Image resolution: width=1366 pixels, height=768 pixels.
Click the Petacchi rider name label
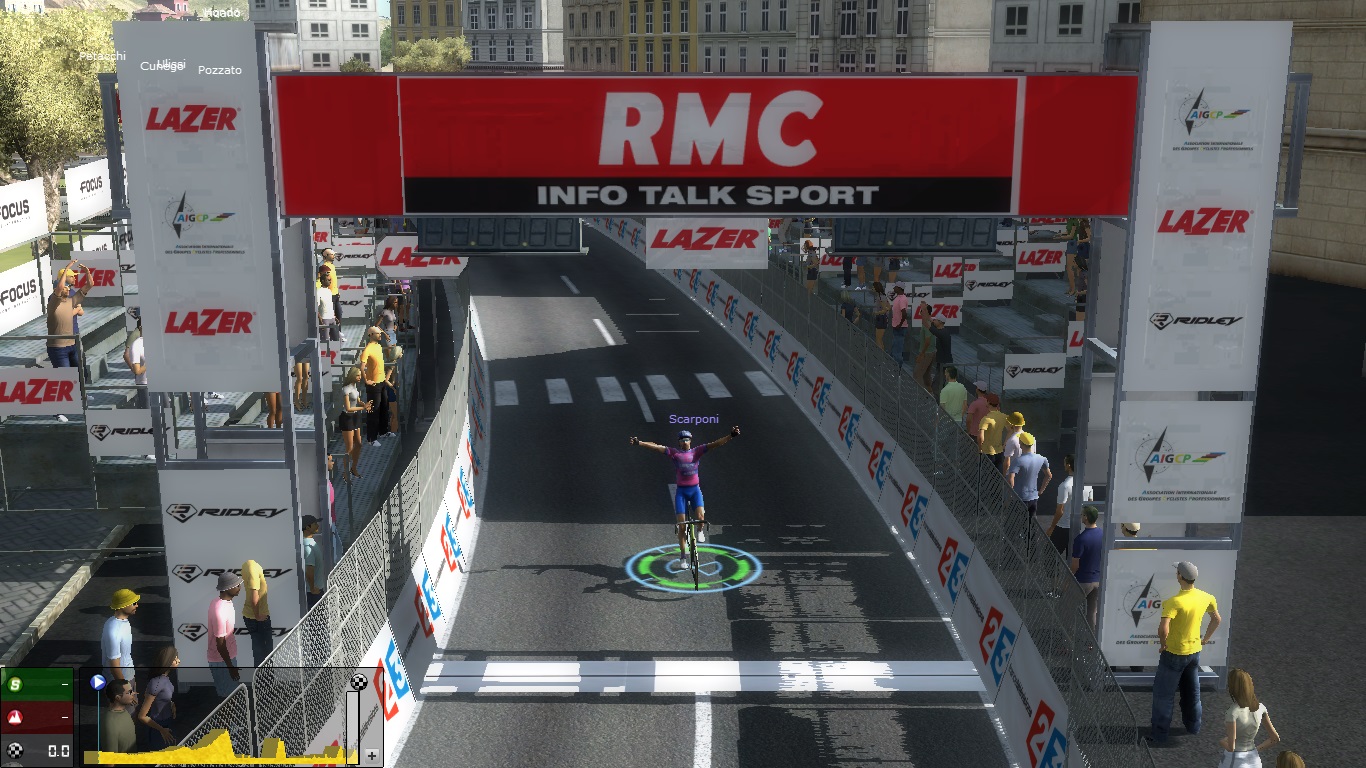[103, 56]
